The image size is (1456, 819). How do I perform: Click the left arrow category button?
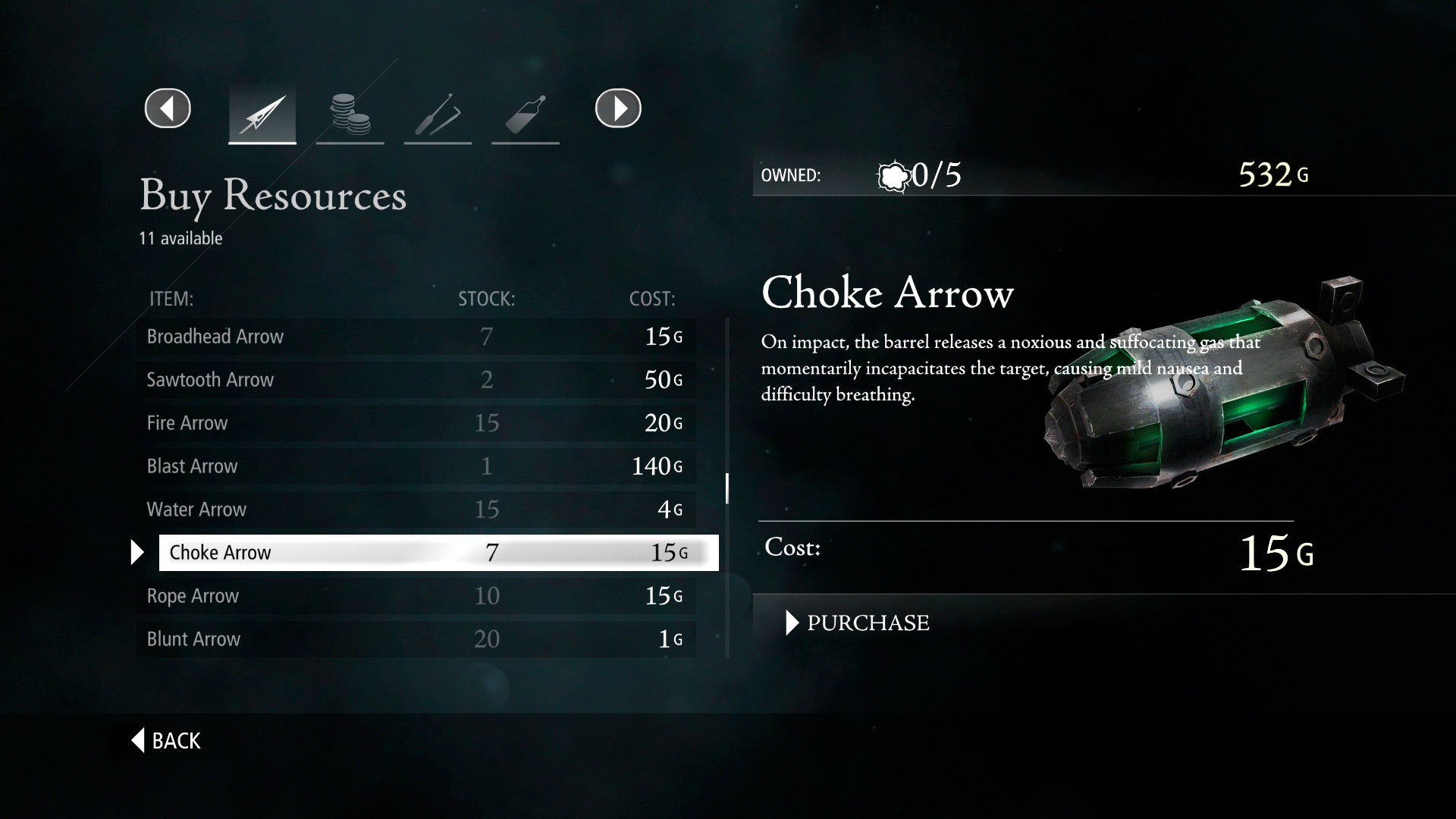coord(168,108)
